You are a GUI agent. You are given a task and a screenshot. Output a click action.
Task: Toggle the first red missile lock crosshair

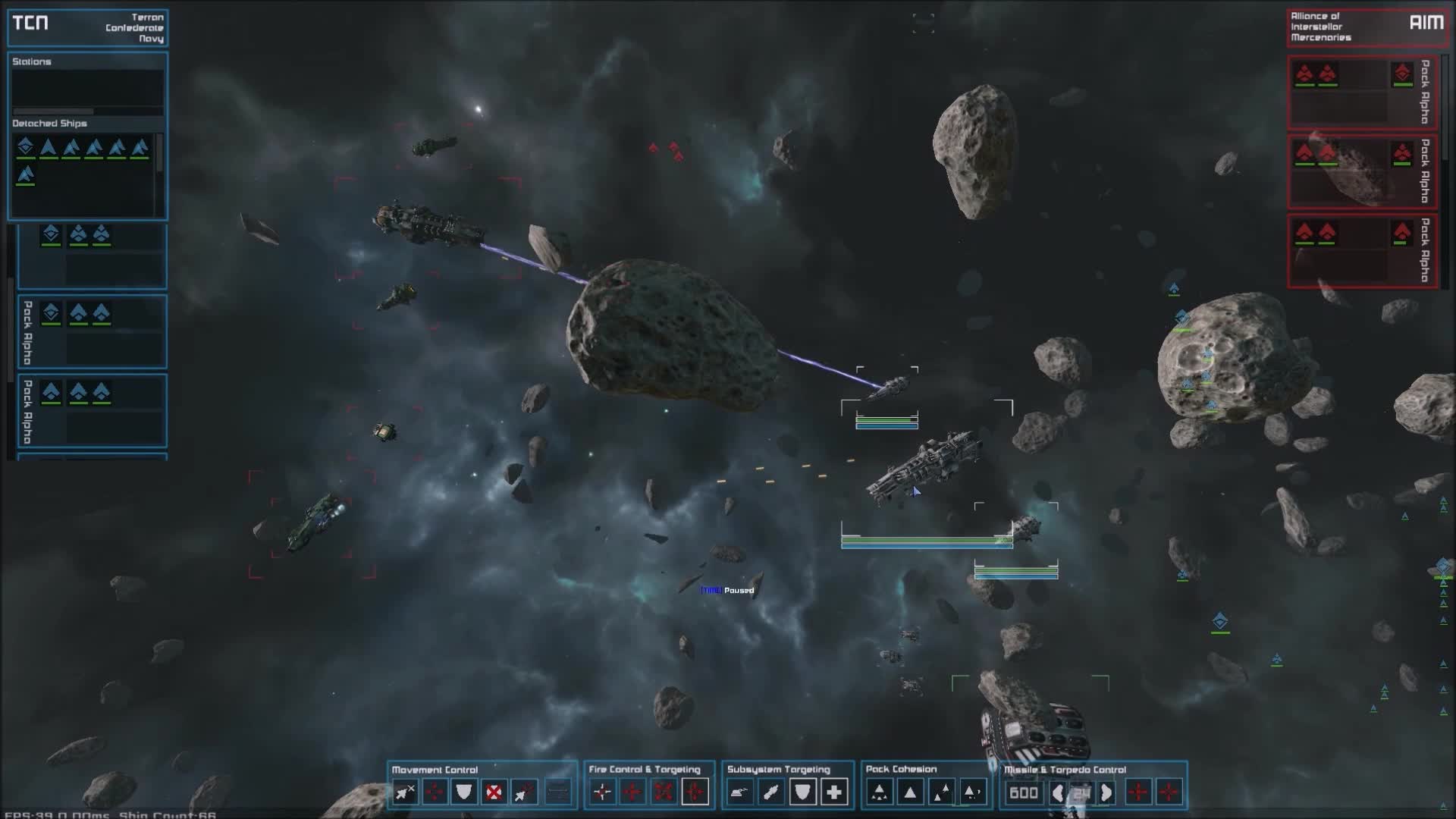(1137, 792)
